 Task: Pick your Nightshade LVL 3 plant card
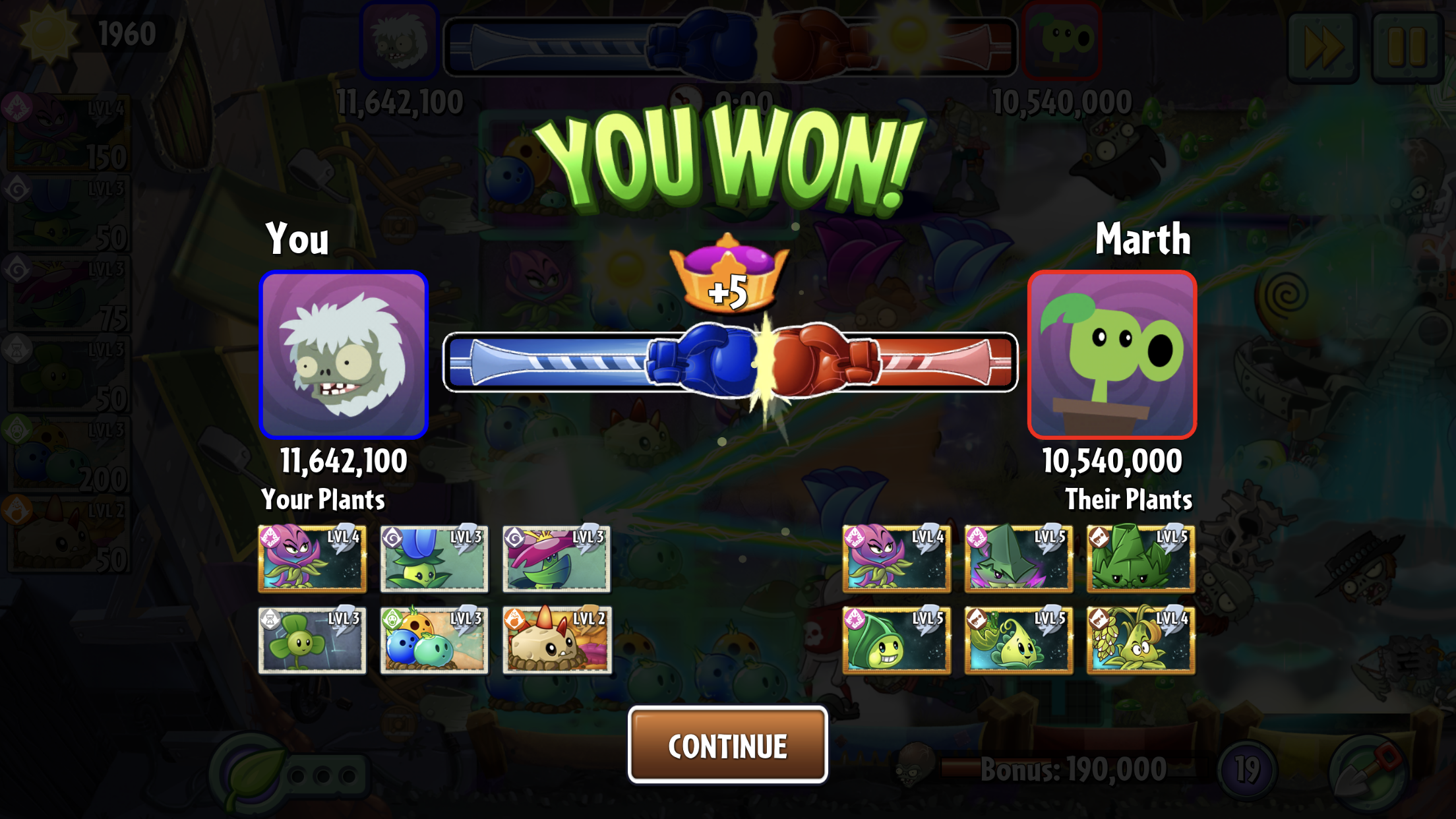point(556,559)
